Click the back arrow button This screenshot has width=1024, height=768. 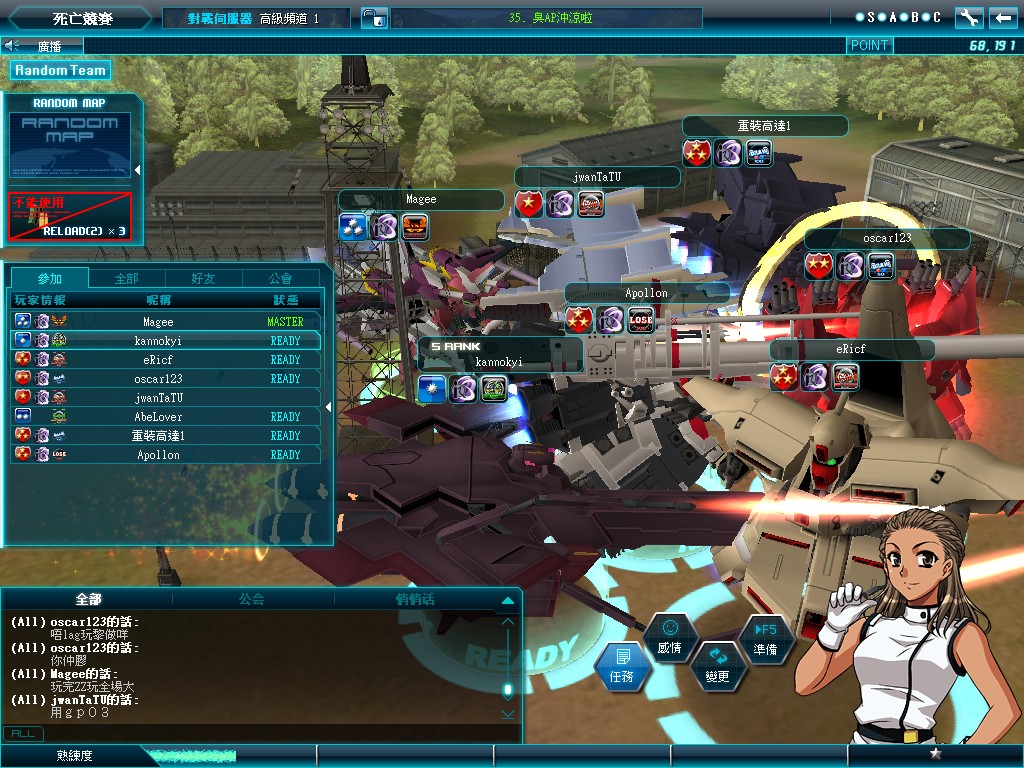pos(1002,18)
